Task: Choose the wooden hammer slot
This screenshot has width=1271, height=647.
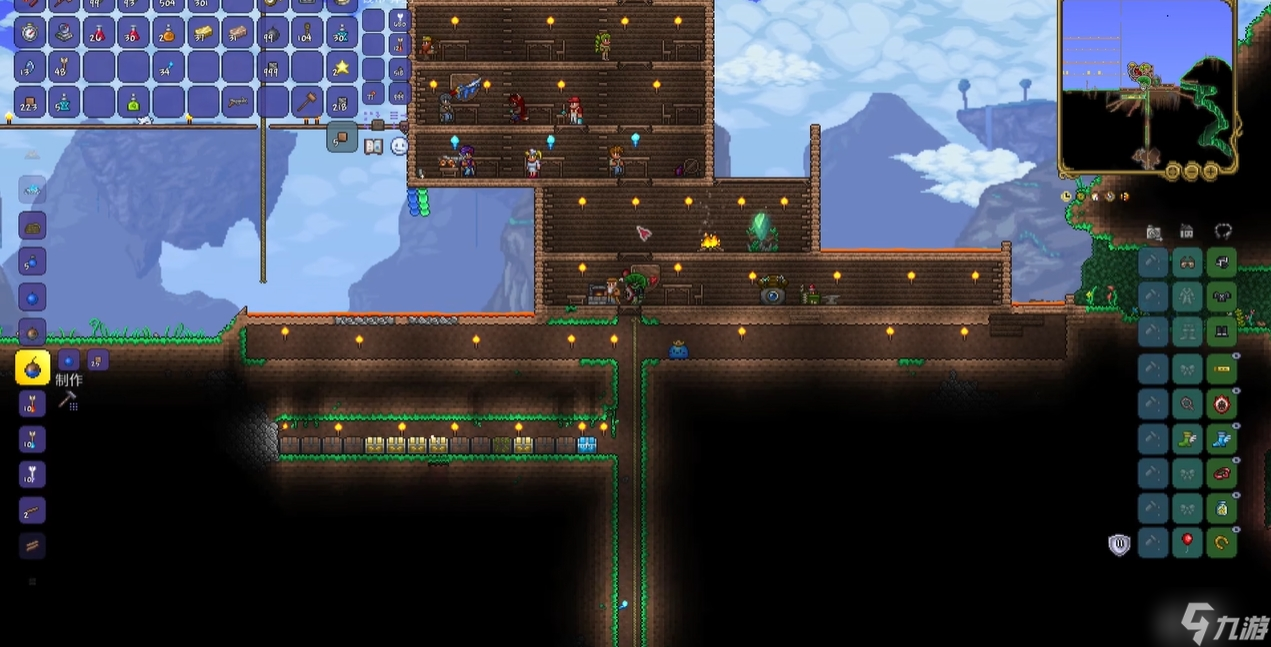Action: tap(306, 101)
